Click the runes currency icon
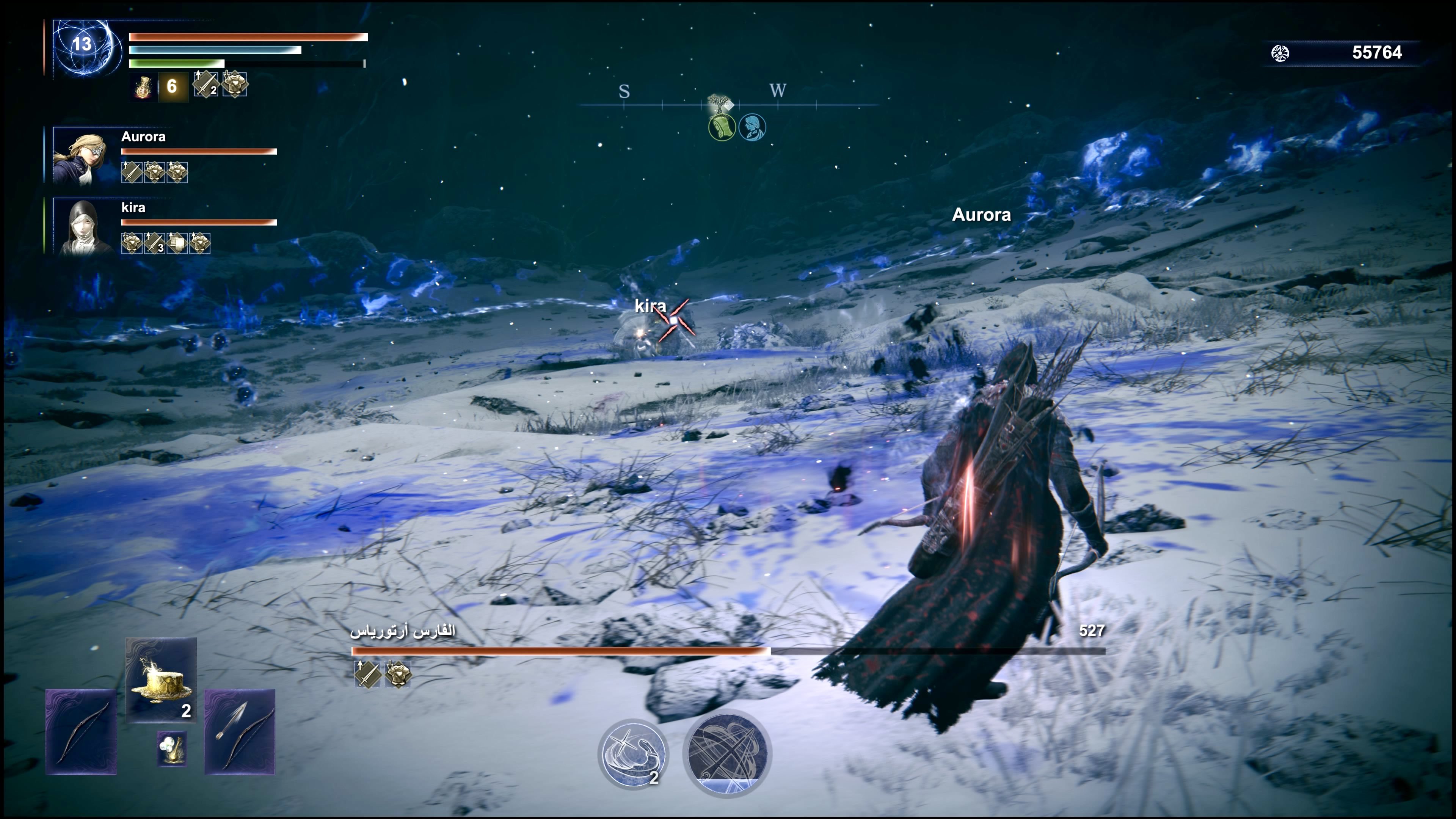The width and height of the screenshot is (1456, 819). [x=1280, y=53]
